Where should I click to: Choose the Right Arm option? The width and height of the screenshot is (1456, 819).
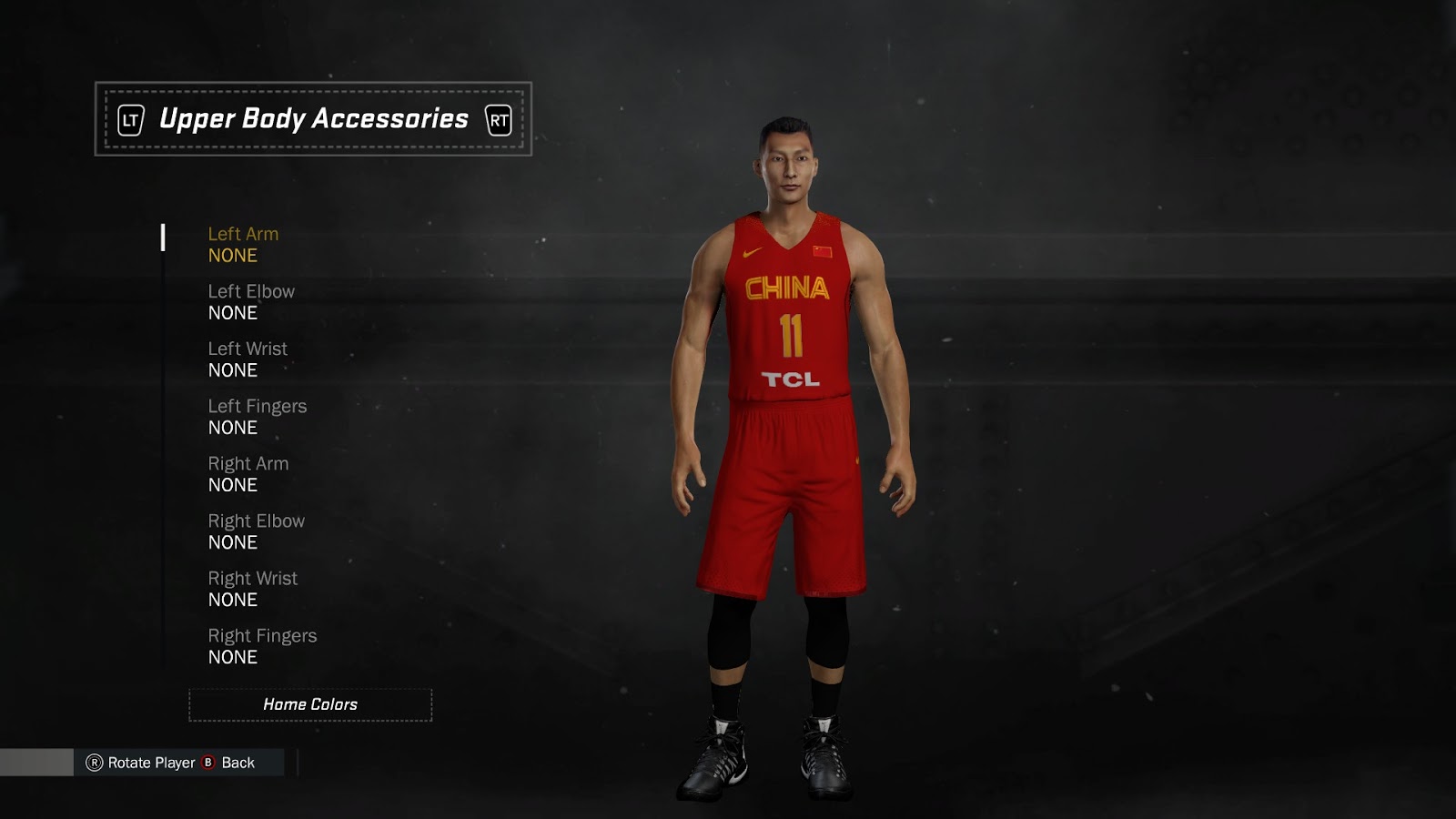[247, 463]
